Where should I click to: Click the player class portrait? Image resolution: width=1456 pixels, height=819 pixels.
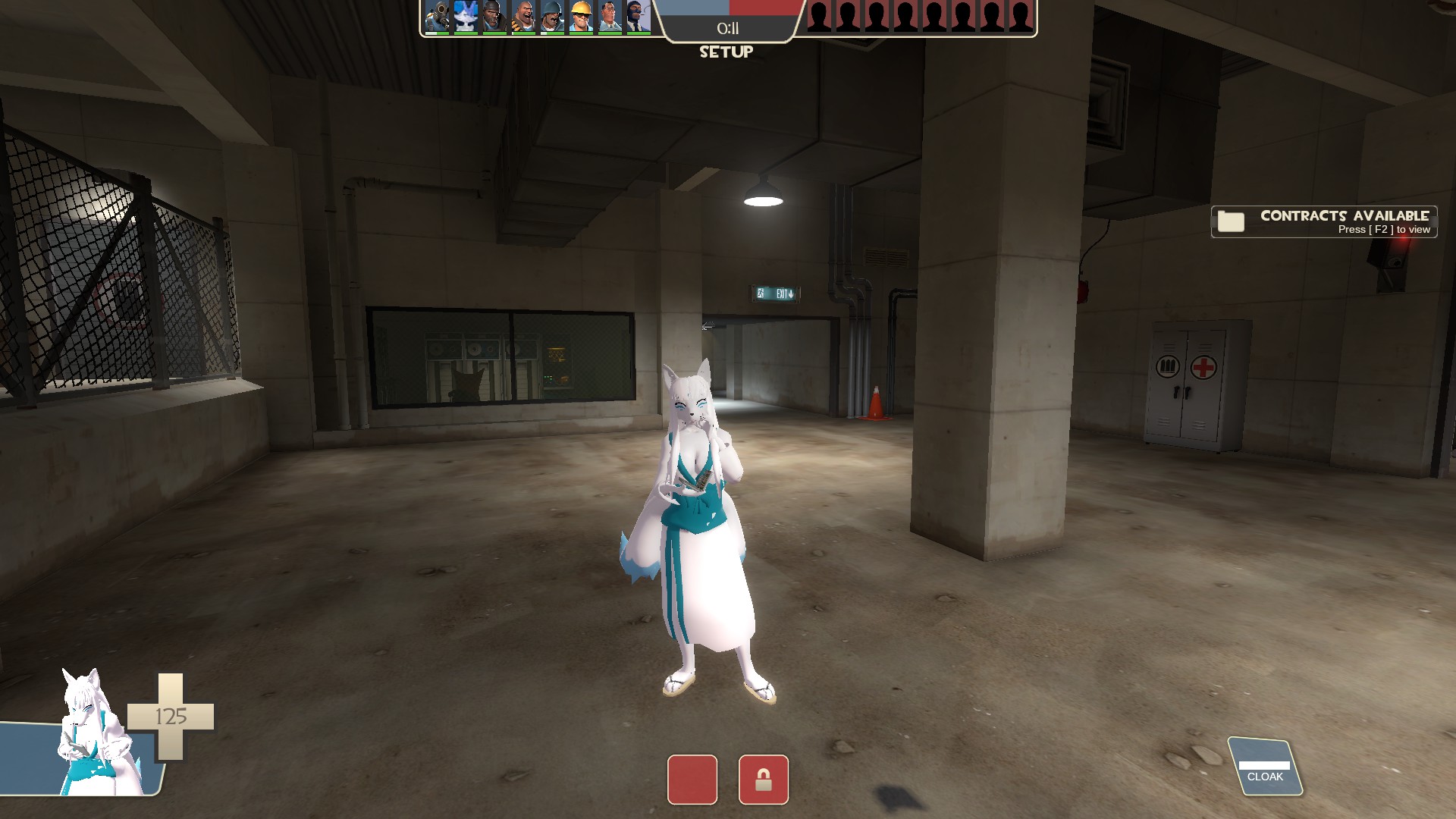point(95,734)
